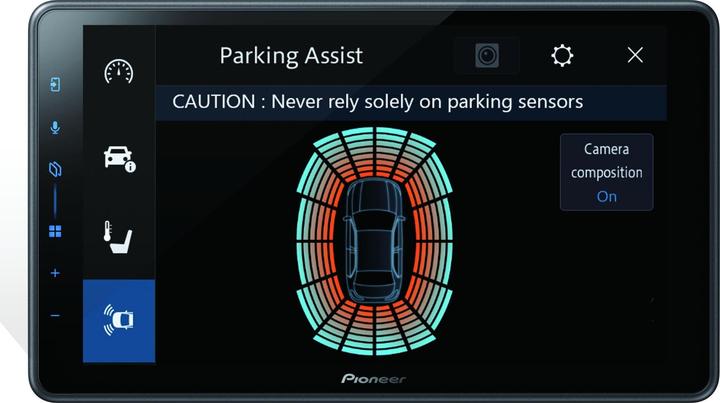Viewport: 720px width, 403px height.
Task: Close the Parking Assist screen
Action: tap(635, 55)
